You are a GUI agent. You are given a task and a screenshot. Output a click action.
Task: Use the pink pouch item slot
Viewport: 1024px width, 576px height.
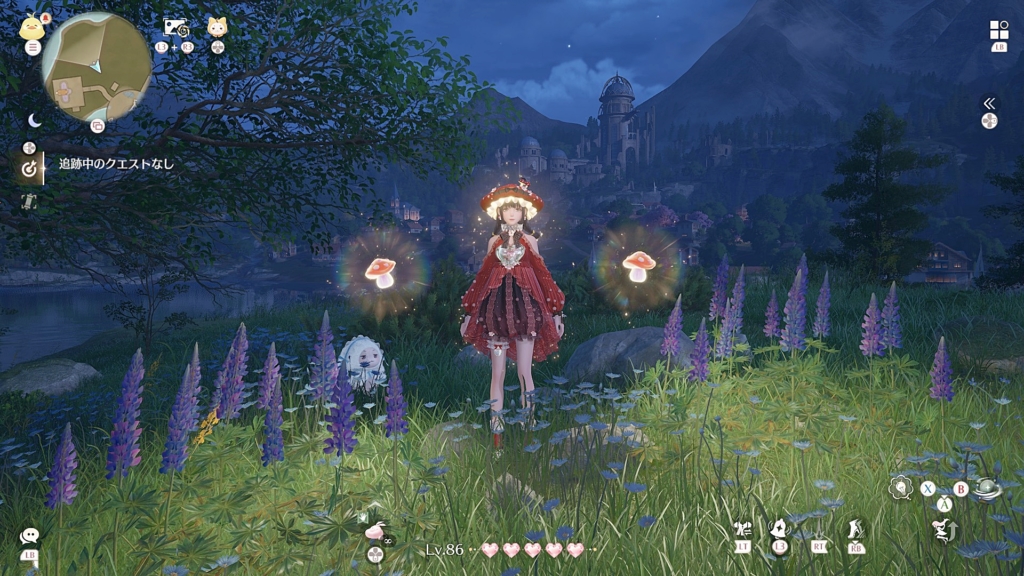tap(375, 532)
